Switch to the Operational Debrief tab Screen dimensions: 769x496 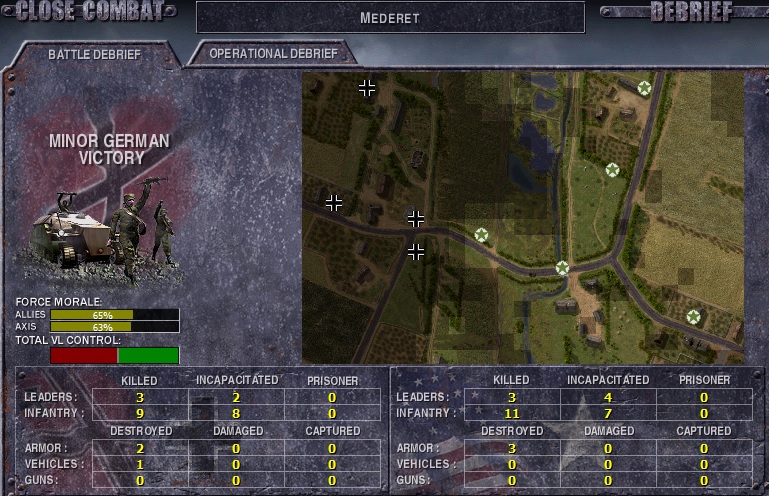point(274,53)
